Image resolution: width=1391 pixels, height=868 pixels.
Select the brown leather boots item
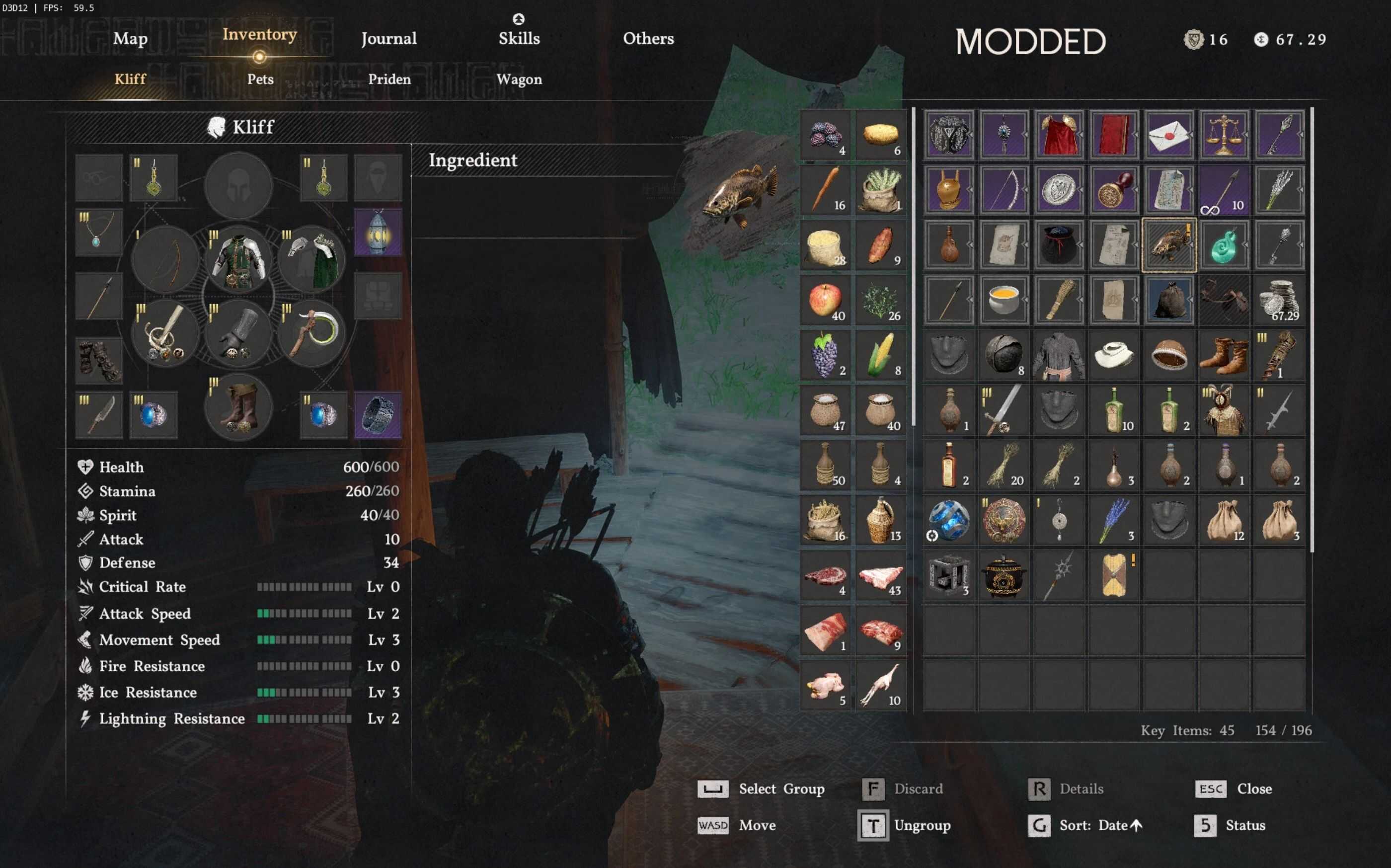1224,355
